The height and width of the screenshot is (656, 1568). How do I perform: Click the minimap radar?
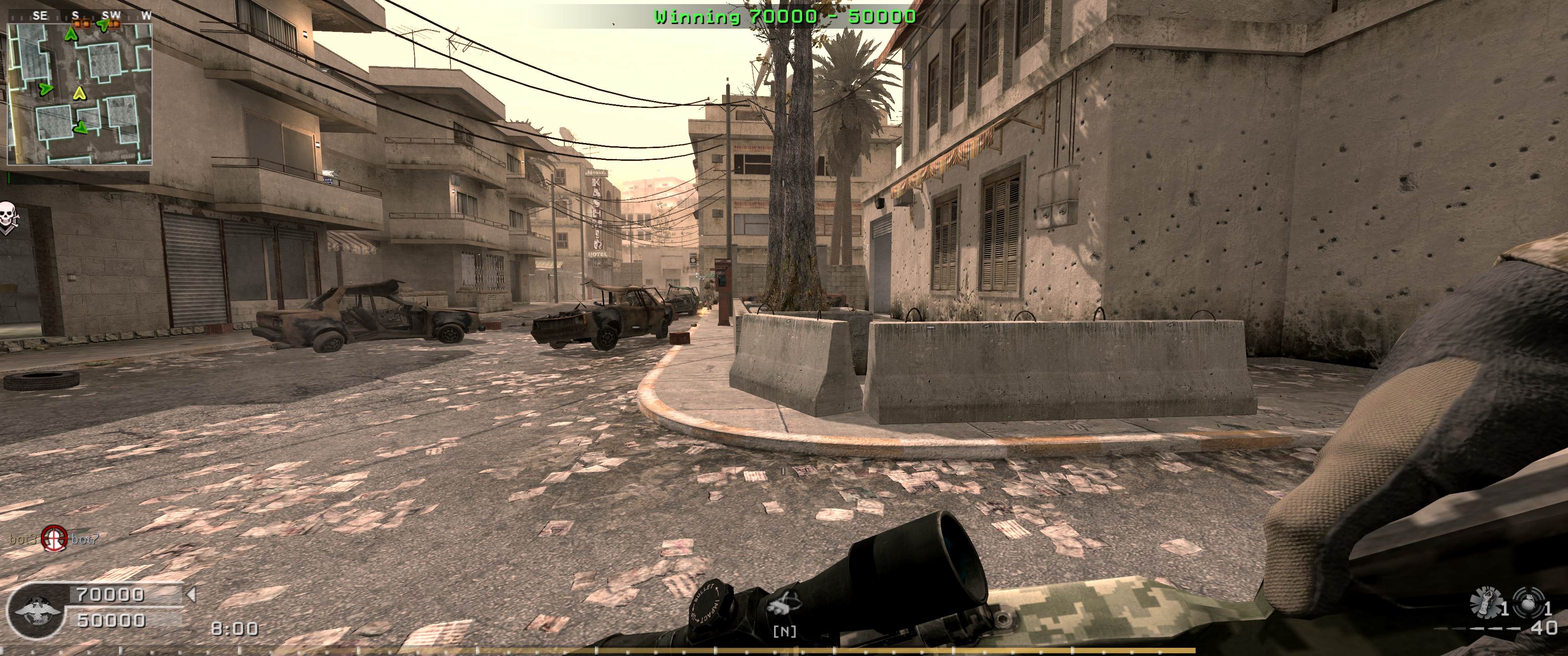[x=79, y=92]
